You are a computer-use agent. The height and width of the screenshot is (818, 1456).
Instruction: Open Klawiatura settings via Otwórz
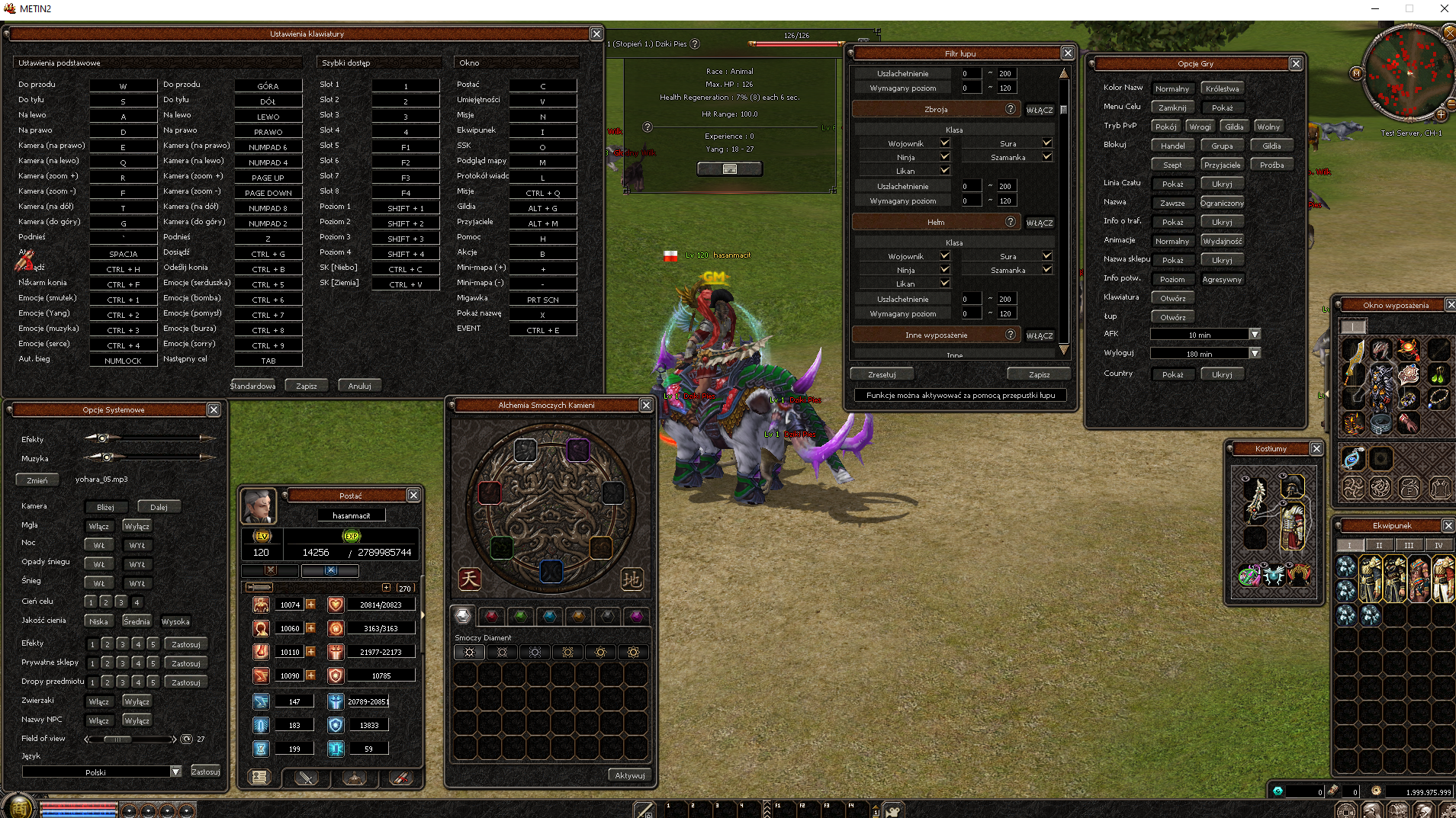click(x=1172, y=298)
